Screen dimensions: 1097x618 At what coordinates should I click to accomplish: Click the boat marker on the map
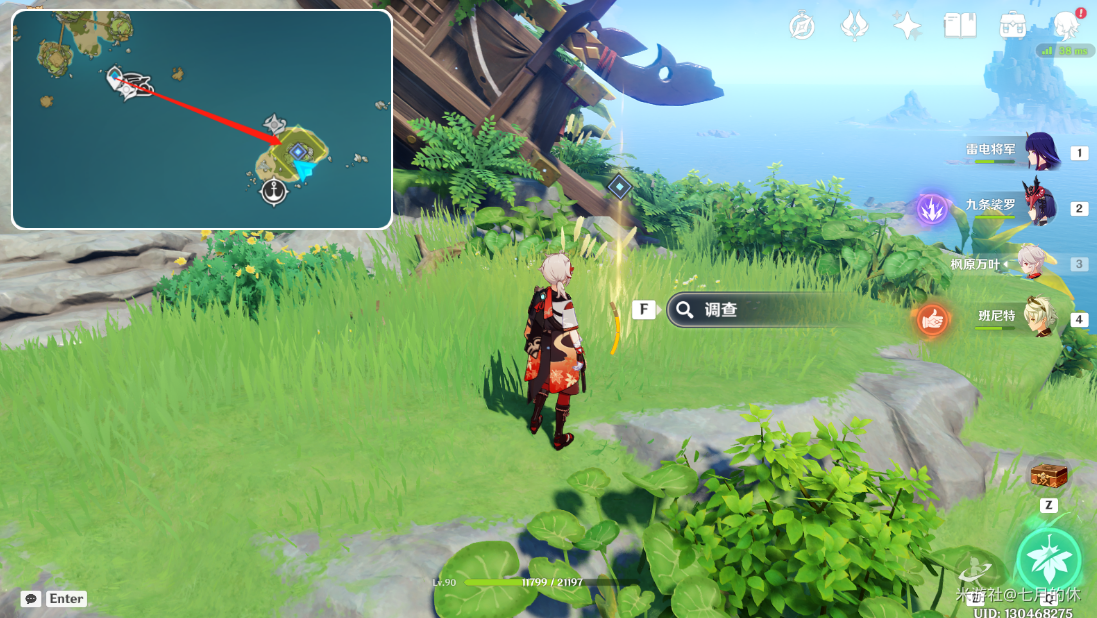pyautogui.click(x=128, y=84)
